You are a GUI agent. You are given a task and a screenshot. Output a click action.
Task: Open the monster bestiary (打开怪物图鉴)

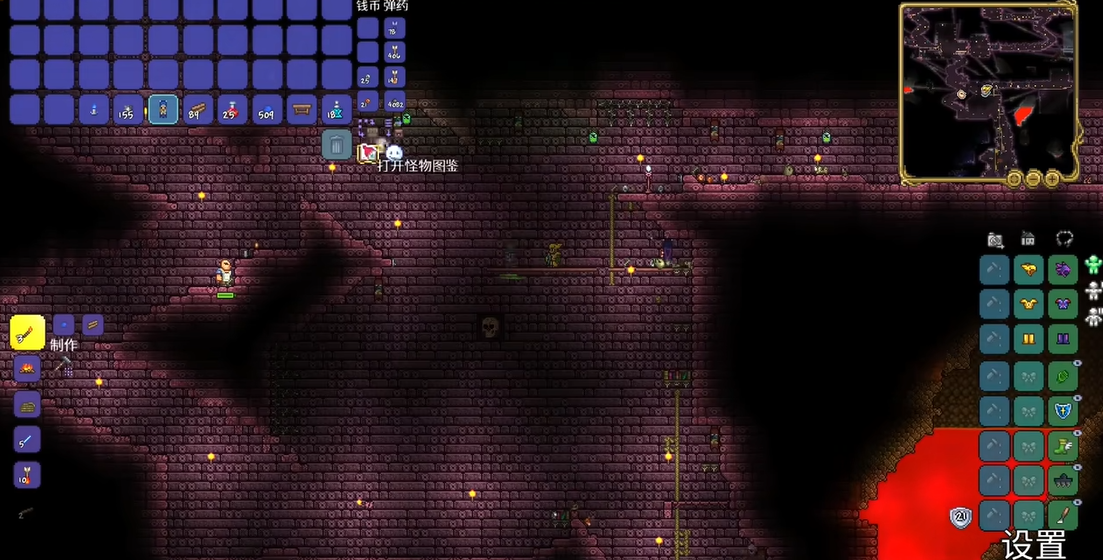tap(394, 152)
